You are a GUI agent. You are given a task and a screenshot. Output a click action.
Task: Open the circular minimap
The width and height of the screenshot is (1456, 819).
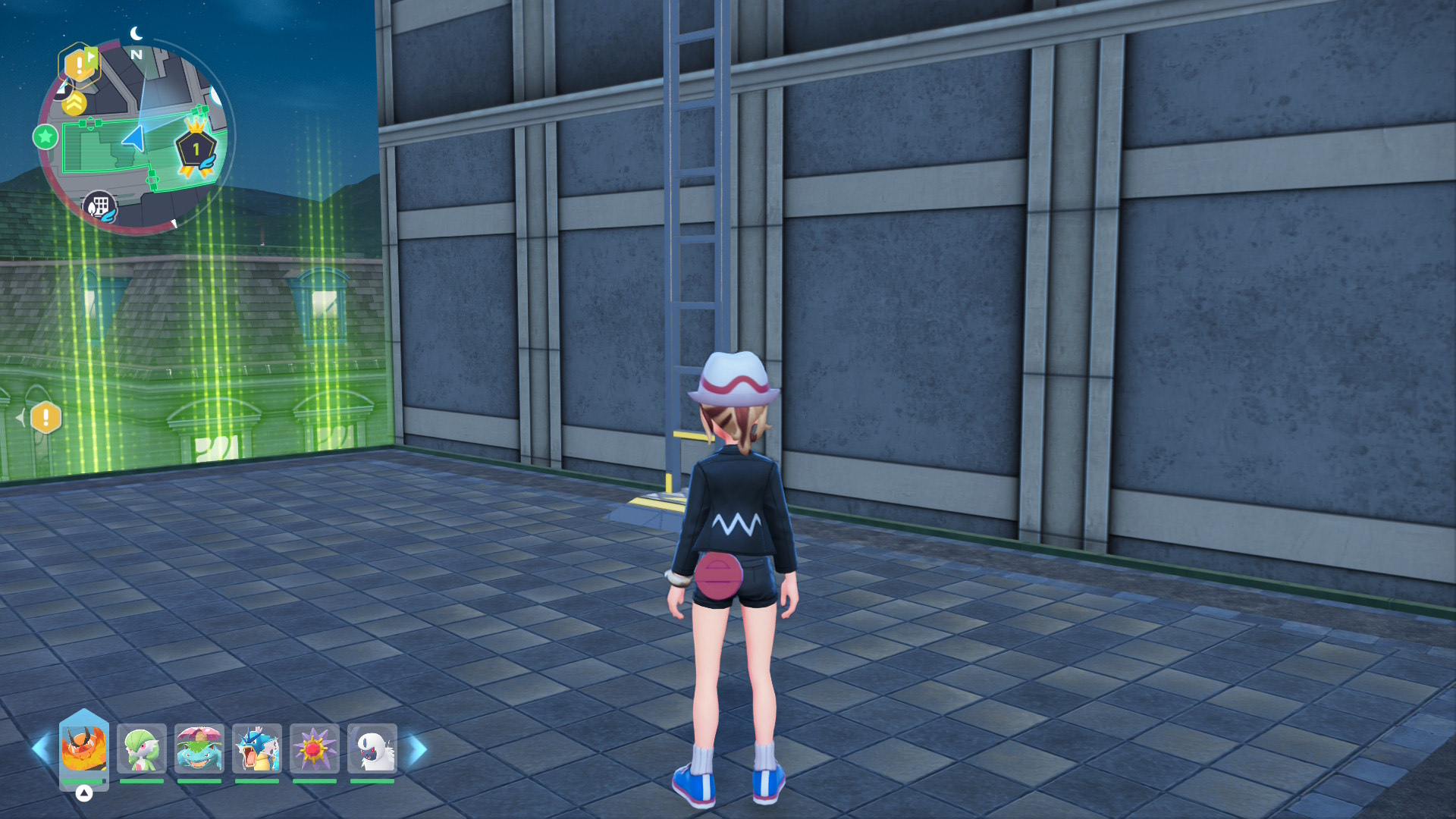click(x=136, y=136)
